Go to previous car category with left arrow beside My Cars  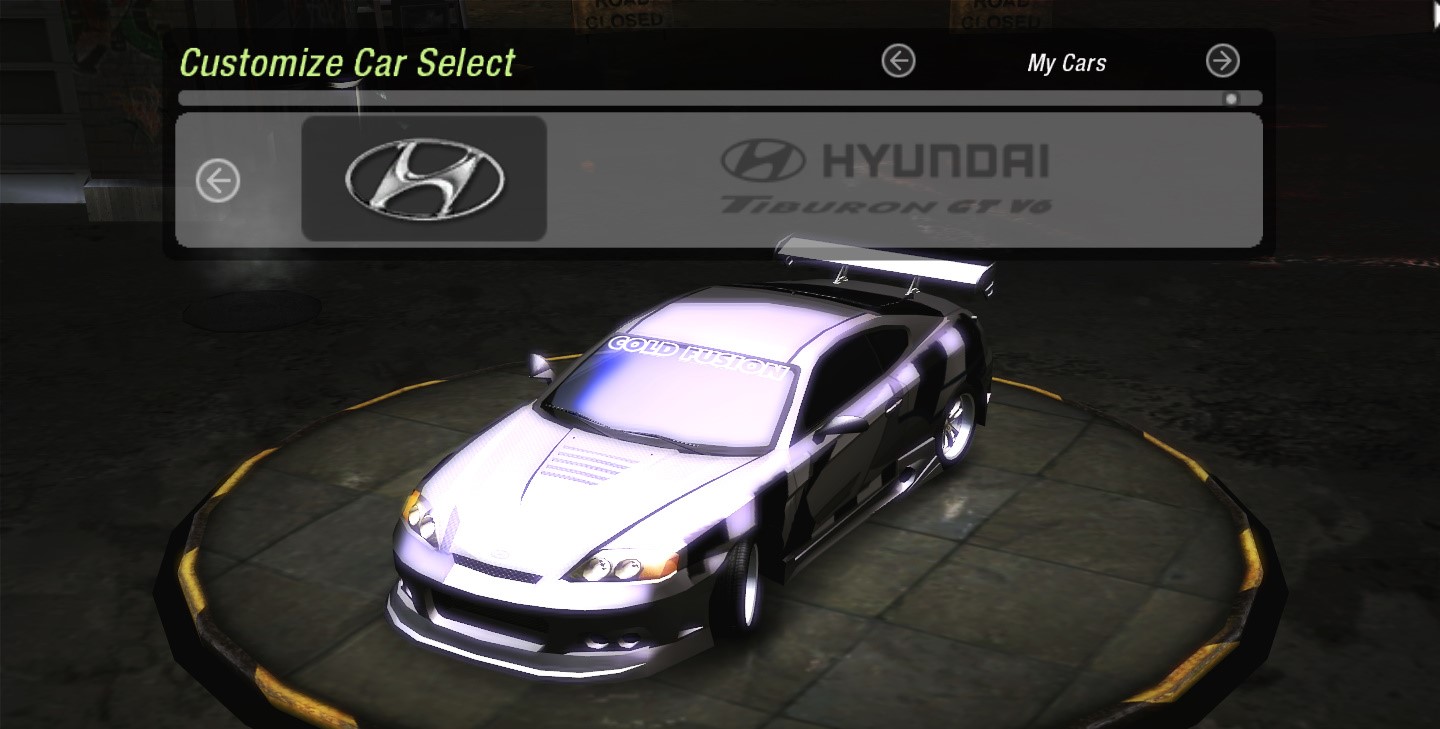(898, 62)
